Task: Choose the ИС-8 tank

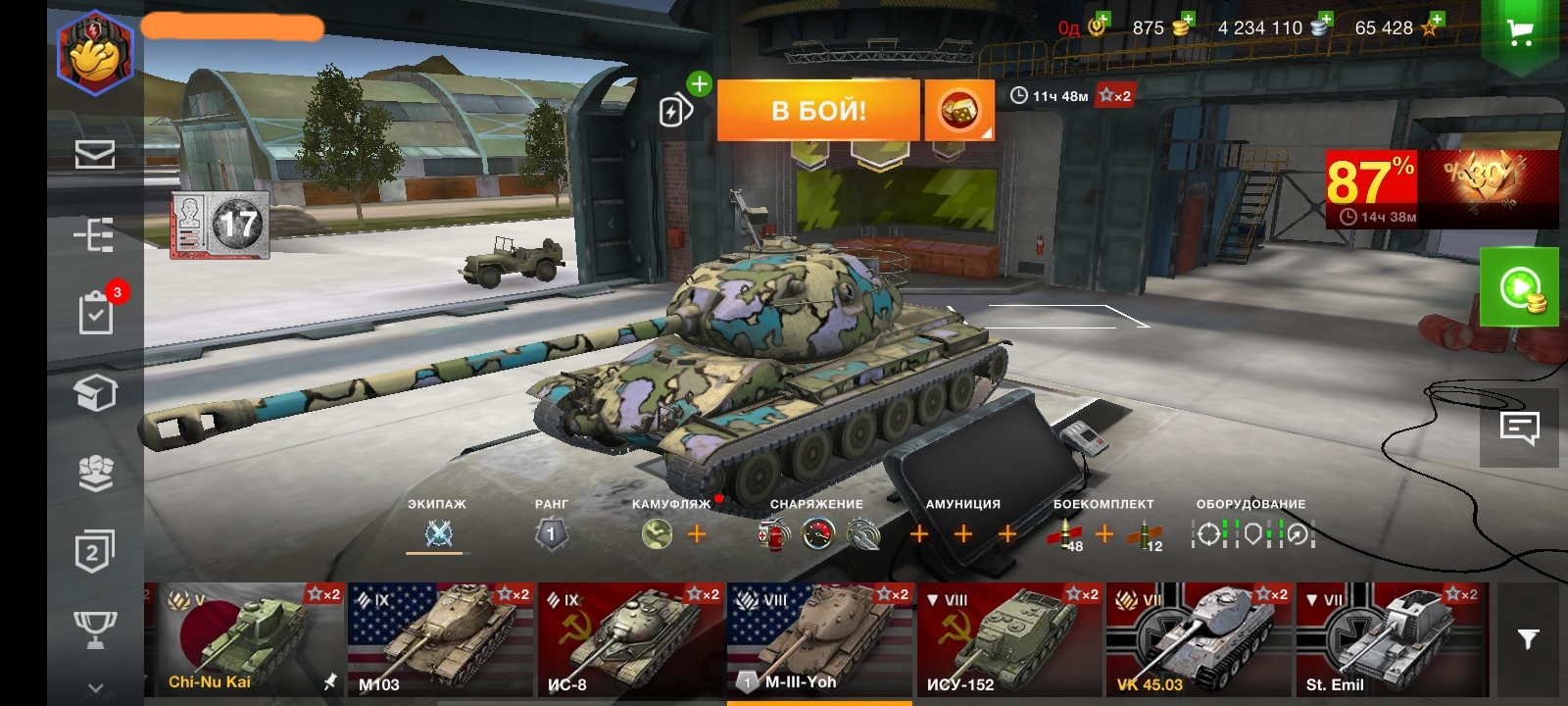Action: pos(630,639)
